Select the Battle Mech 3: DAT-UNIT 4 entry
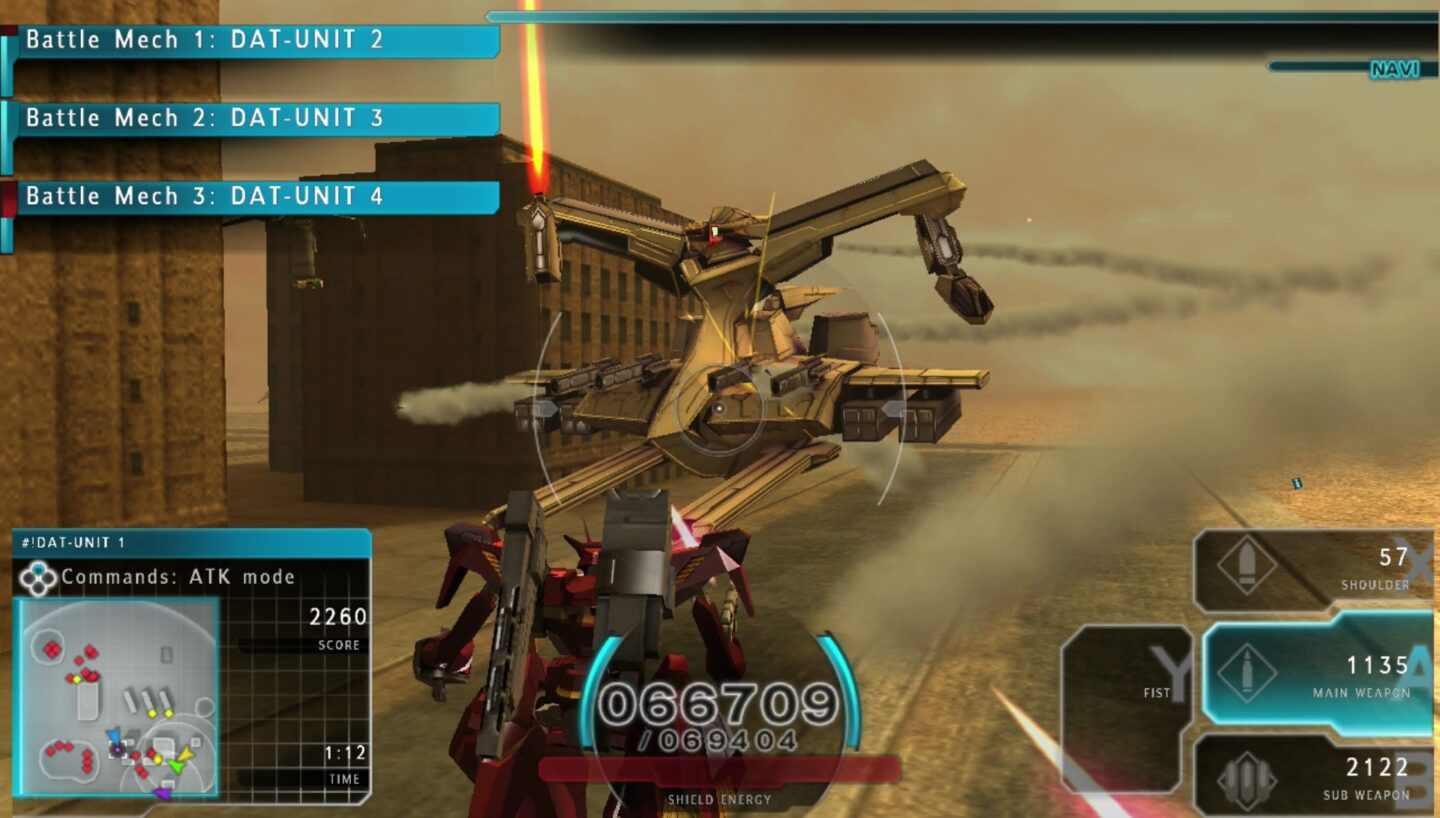 click(x=250, y=196)
